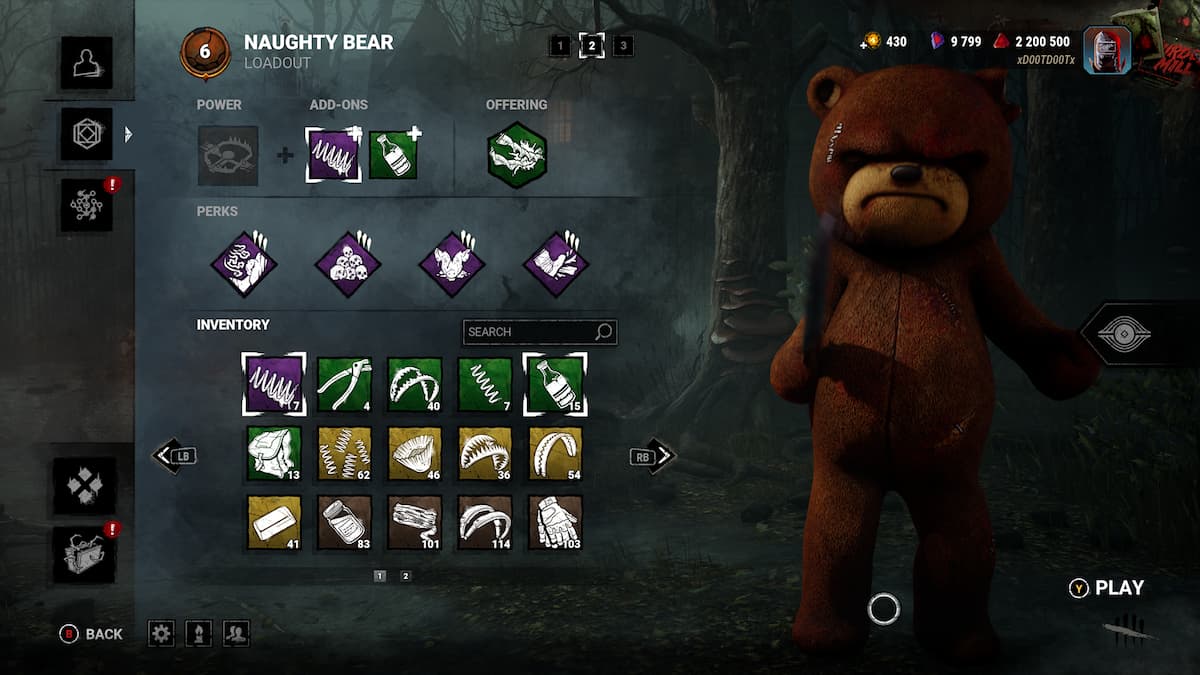Screen dimensions: 1200x675
Task: Click the bear trap Power slot
Action: click(228, 156)
